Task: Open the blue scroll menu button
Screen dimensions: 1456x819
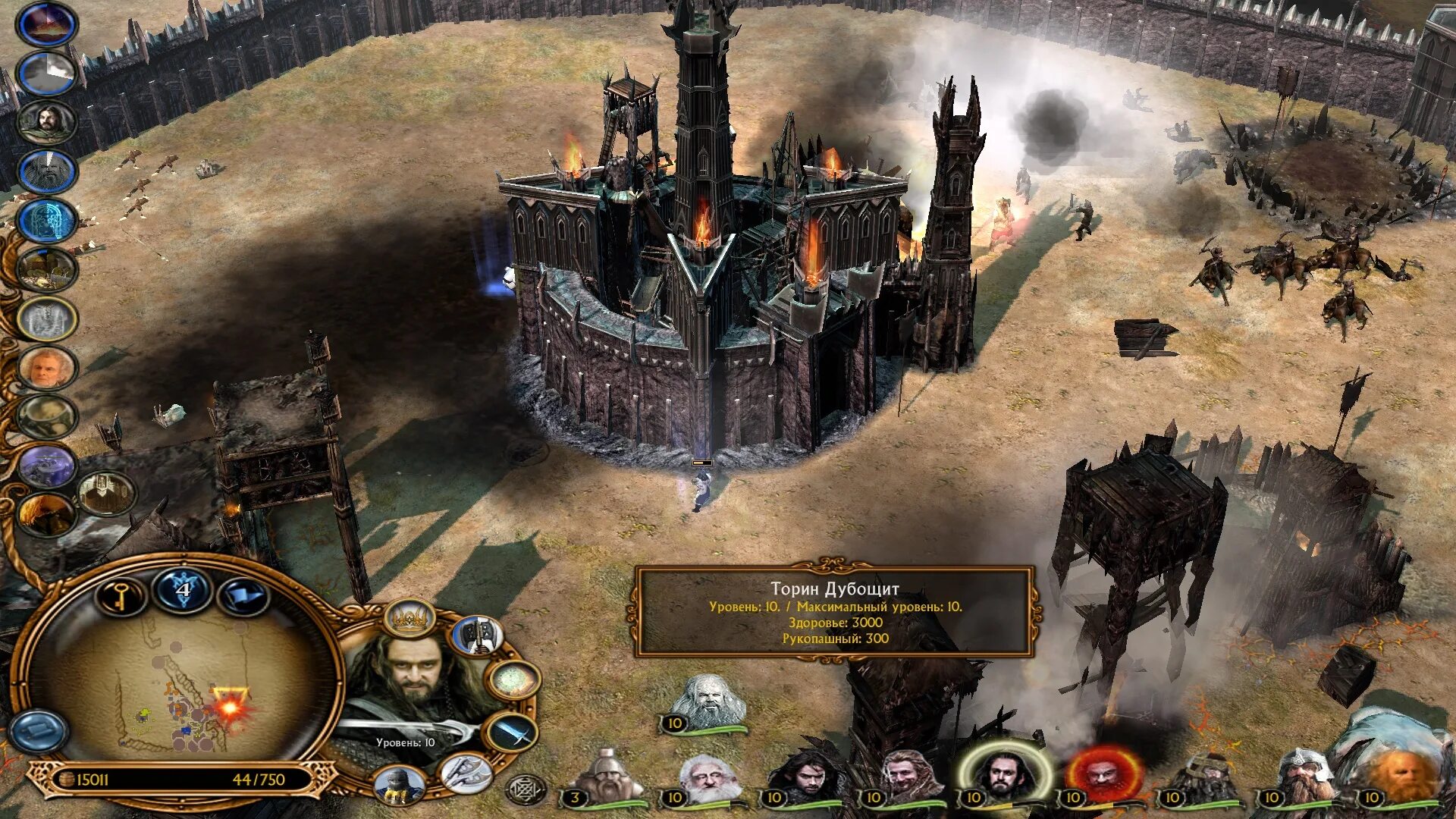Action: click(38, 731)
